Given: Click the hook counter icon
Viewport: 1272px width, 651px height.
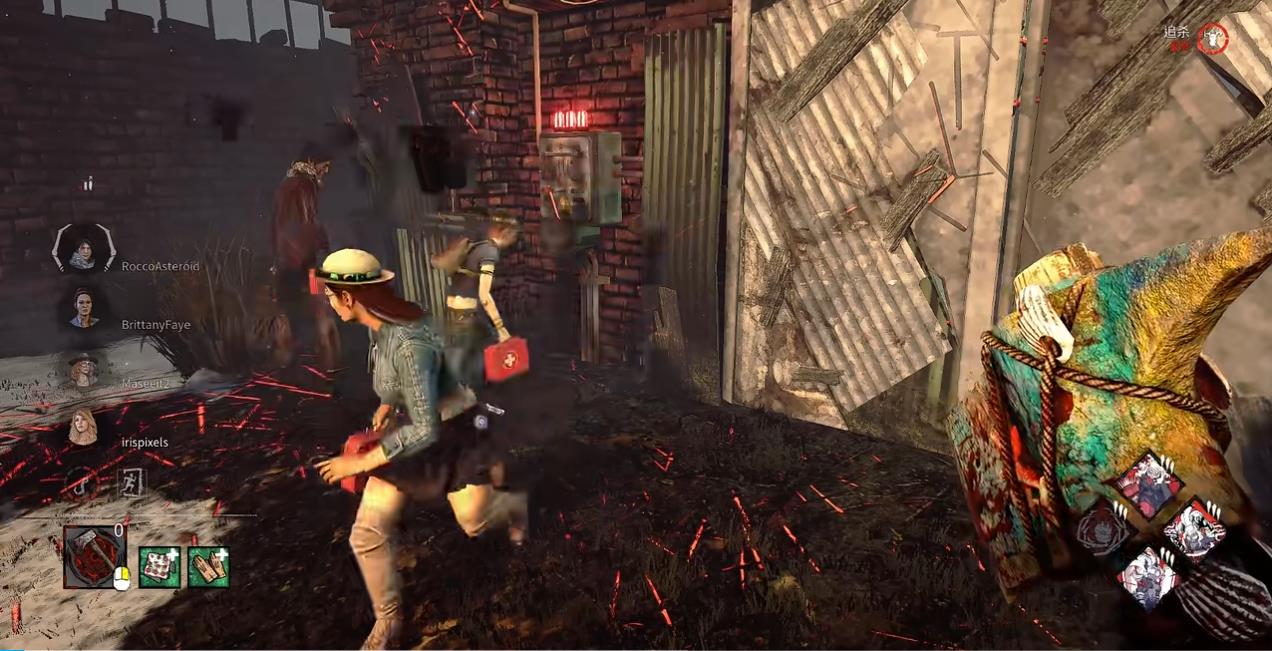Looking at the screenshot, I should [x=80, y=484].
